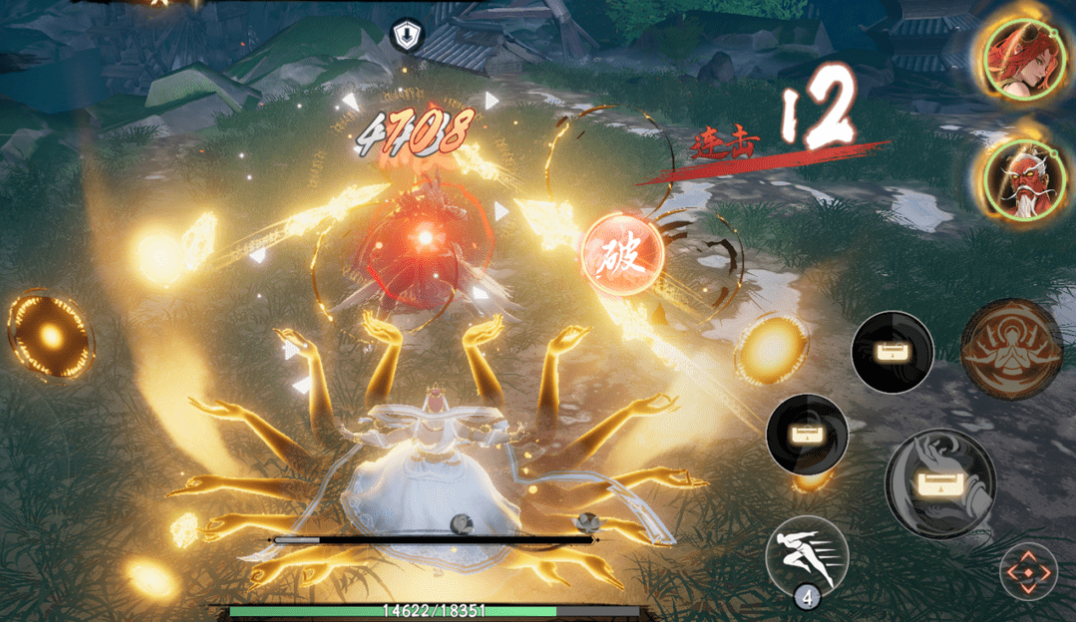Toggle the target lock crosshair button
Screen dimensions: 1076x622
click(1028, 573)
